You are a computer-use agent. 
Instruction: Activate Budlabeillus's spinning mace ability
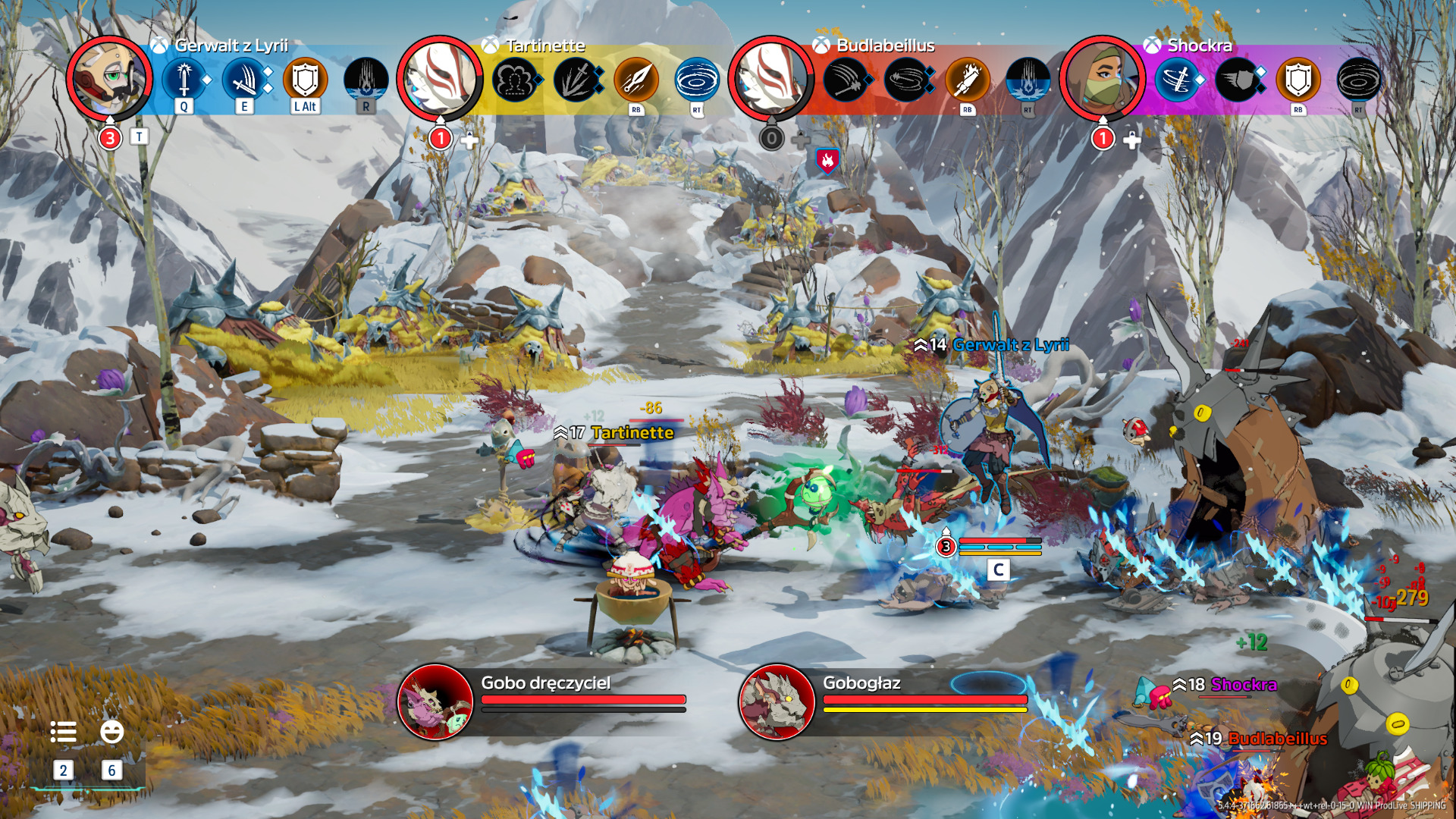click(x=906, y=79)
